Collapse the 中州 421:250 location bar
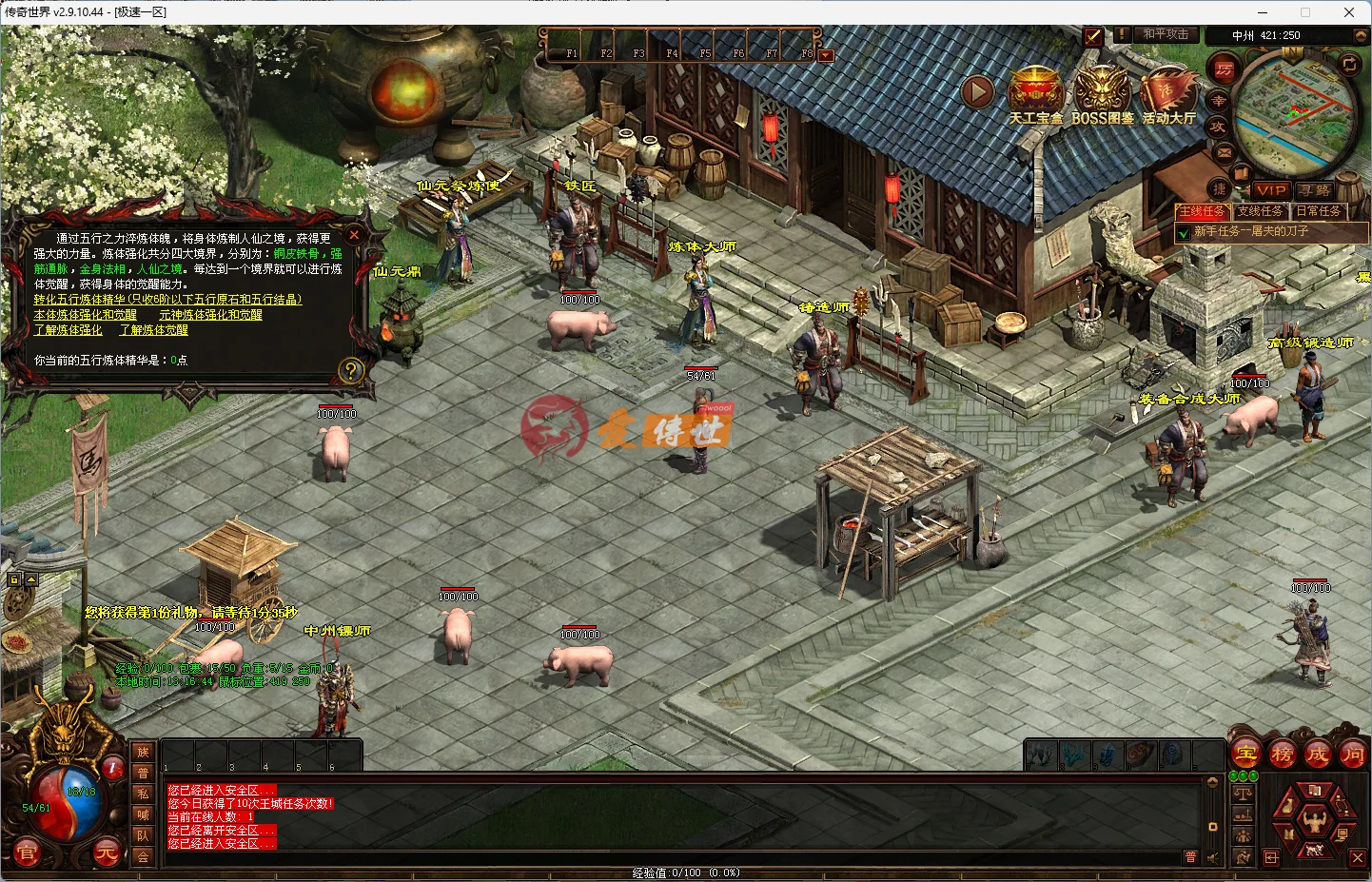1372x882 pixels. [x=1362, y=34]
